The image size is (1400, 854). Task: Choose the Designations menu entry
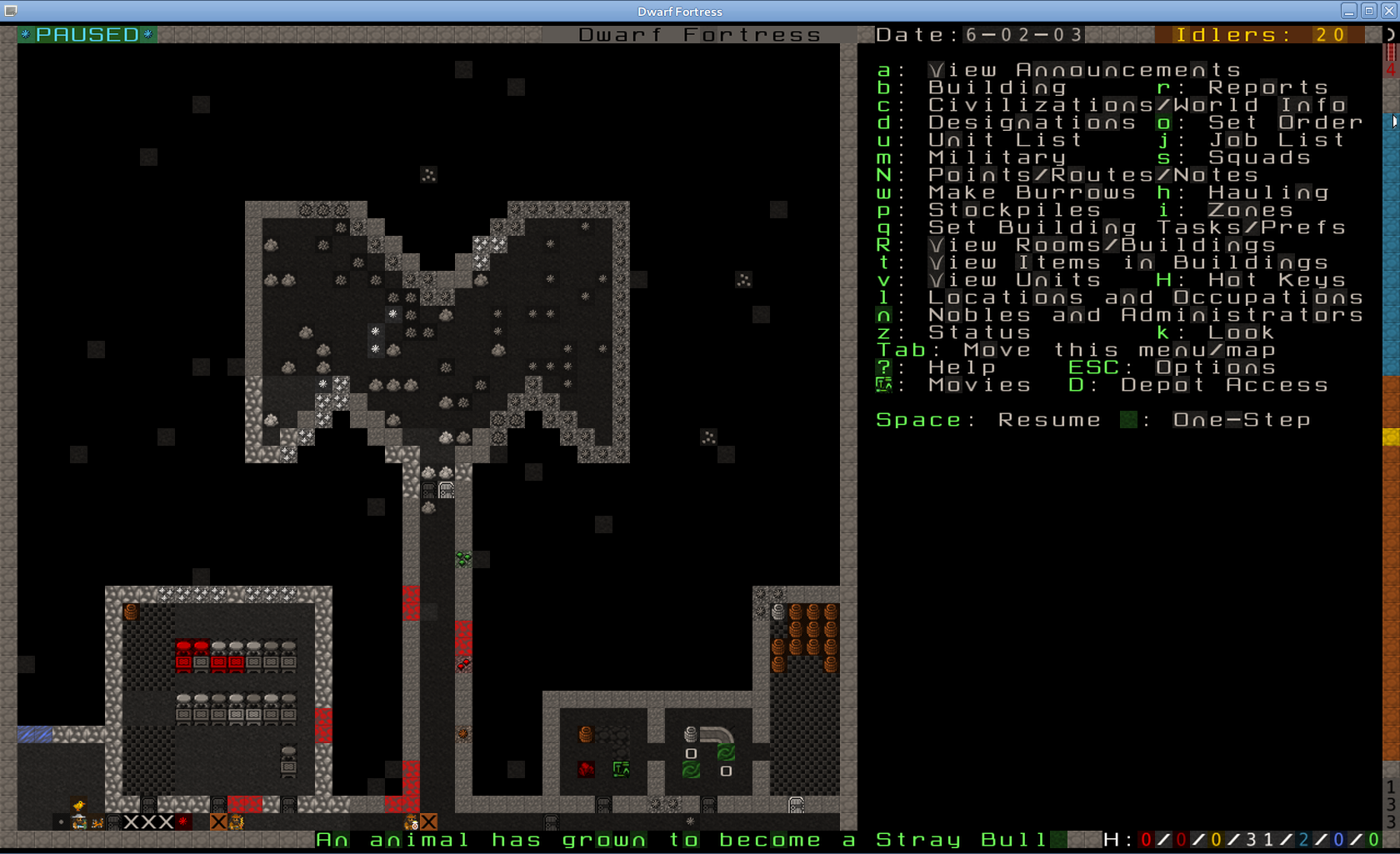pos(1032,122)
